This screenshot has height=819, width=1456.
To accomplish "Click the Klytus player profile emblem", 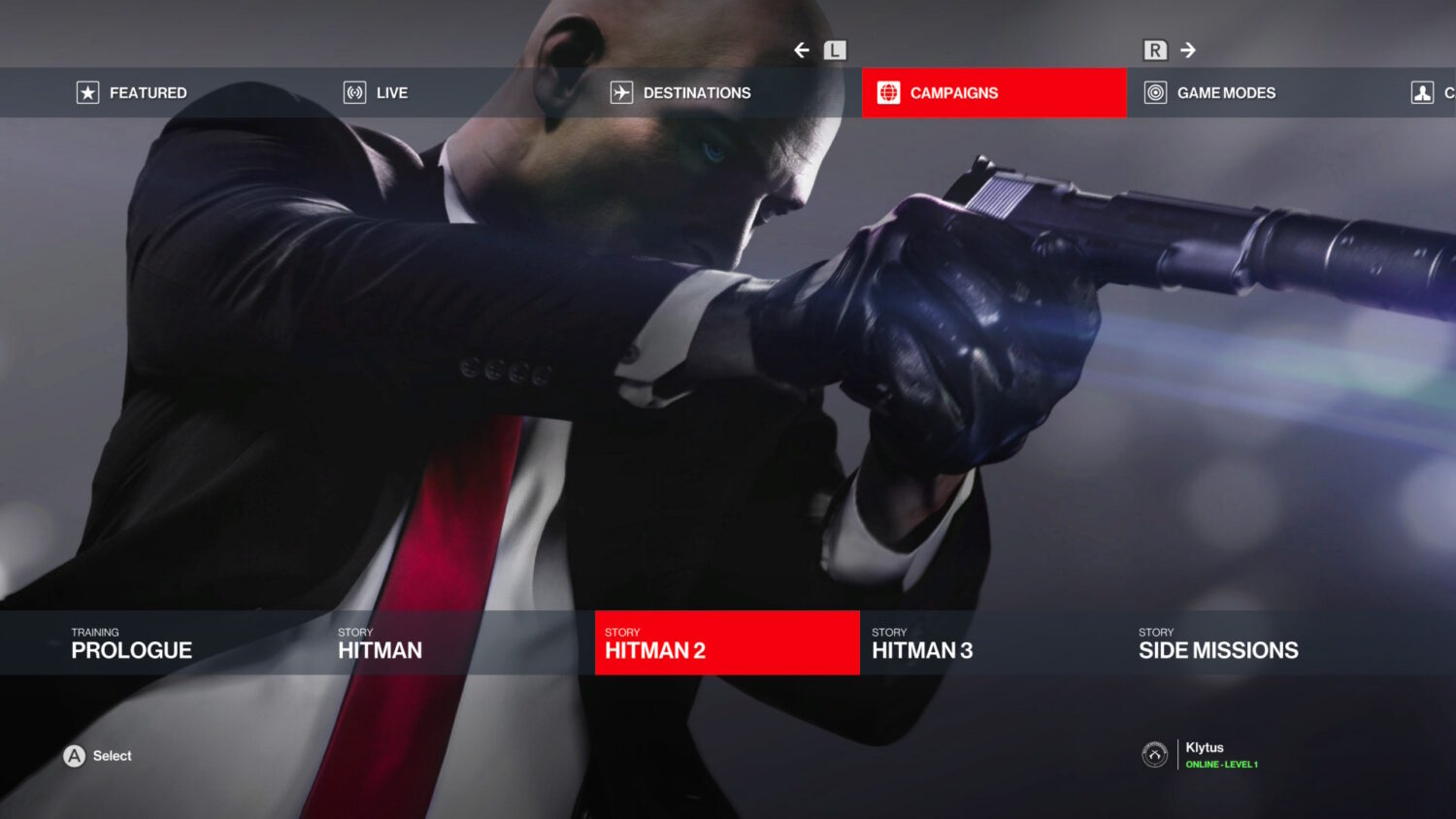I will [x=1154, y=755].
